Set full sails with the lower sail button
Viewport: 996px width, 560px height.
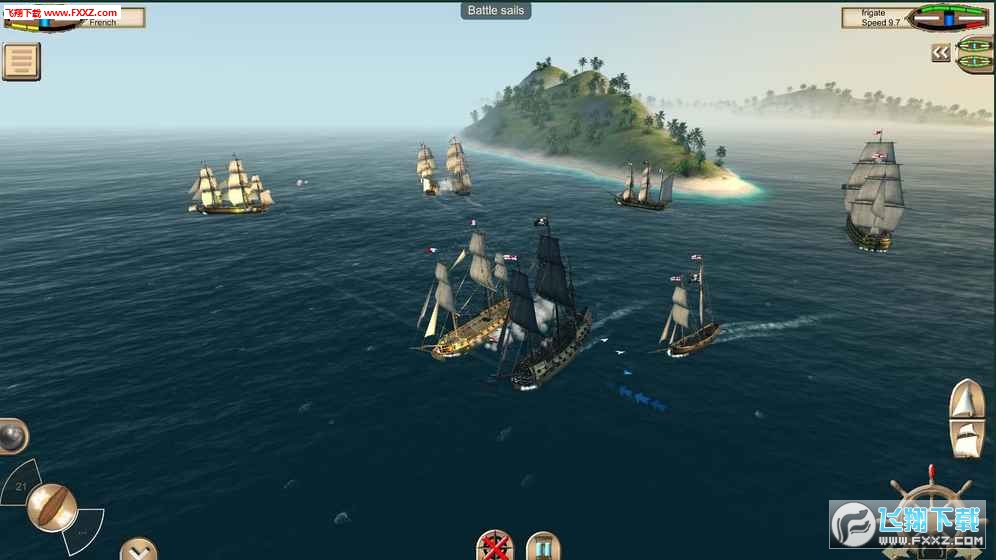click(967, 438)
